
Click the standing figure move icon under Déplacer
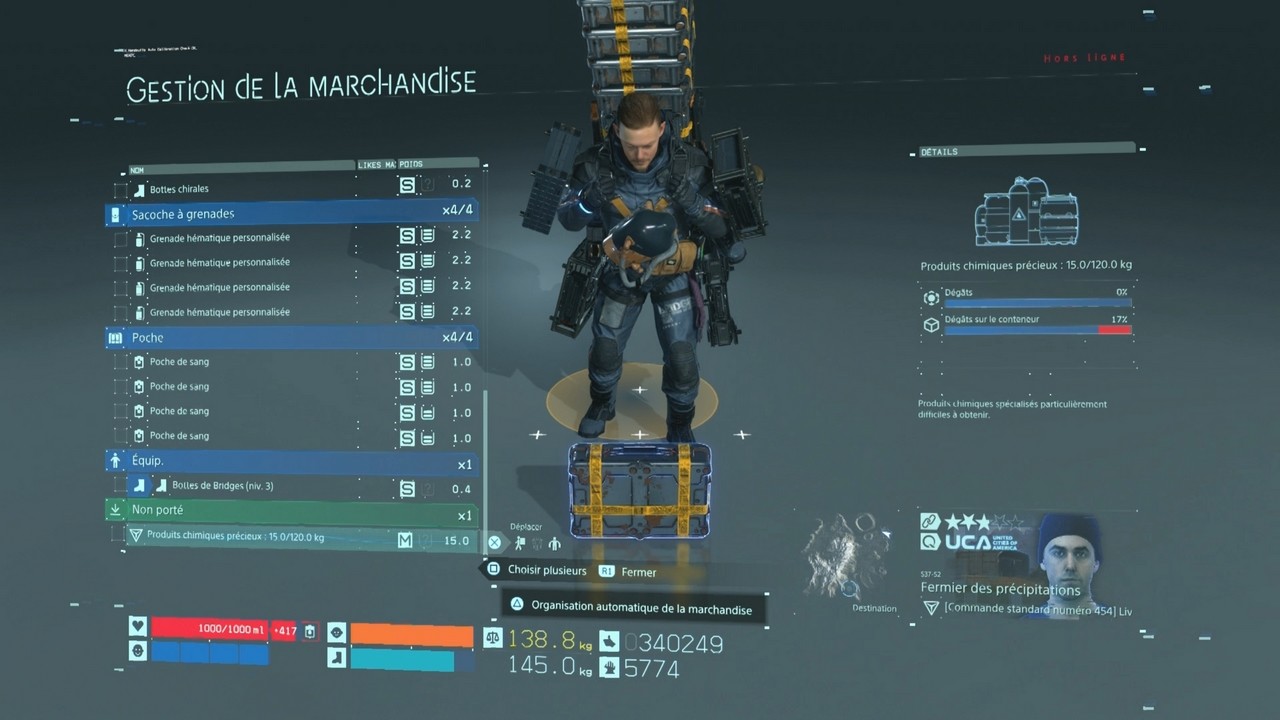pyautogui.click(x=554, y=543)
